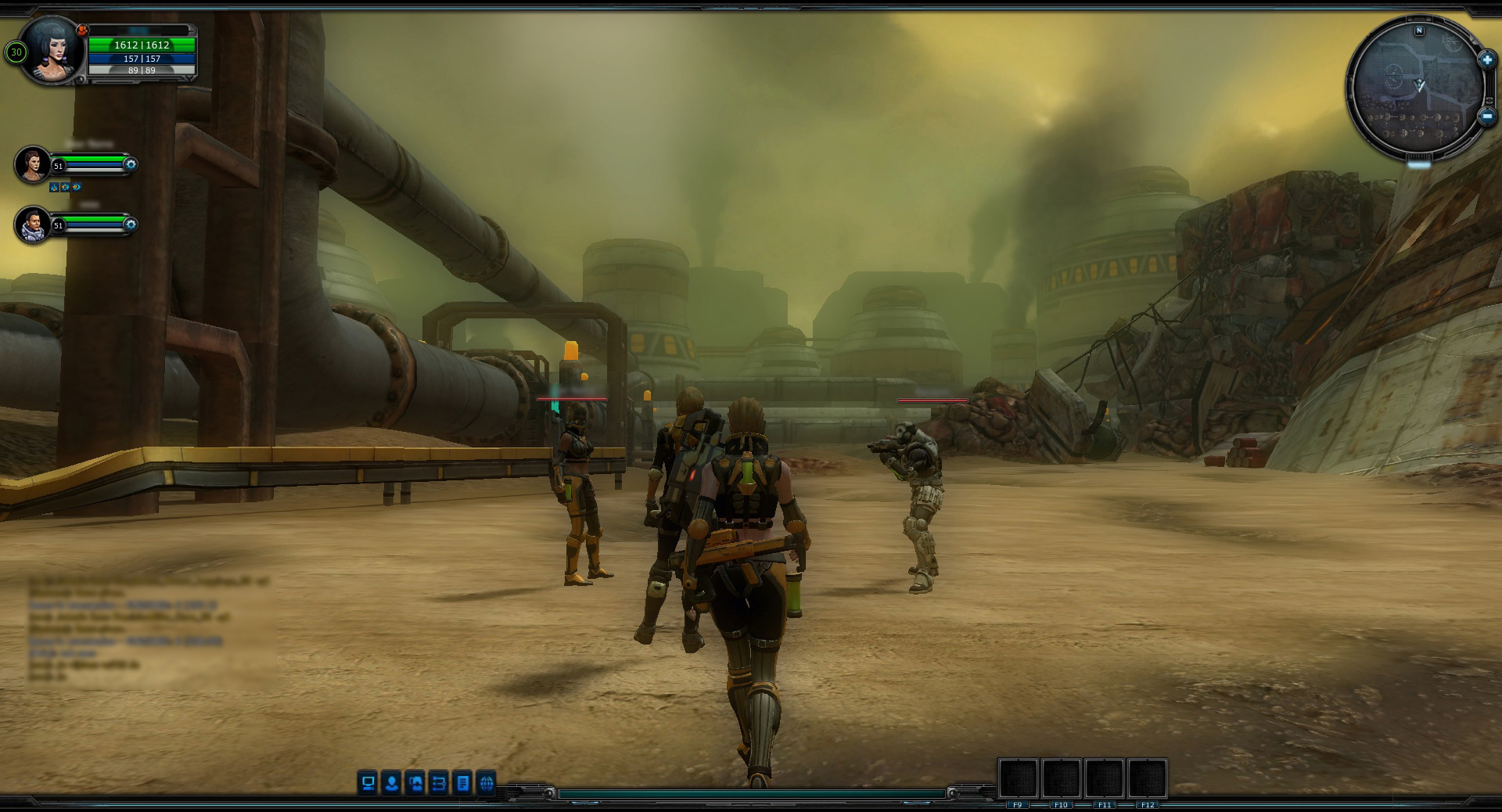Click the F12 hotbar slot
1502x812 pixels.
pos(1148,779)
